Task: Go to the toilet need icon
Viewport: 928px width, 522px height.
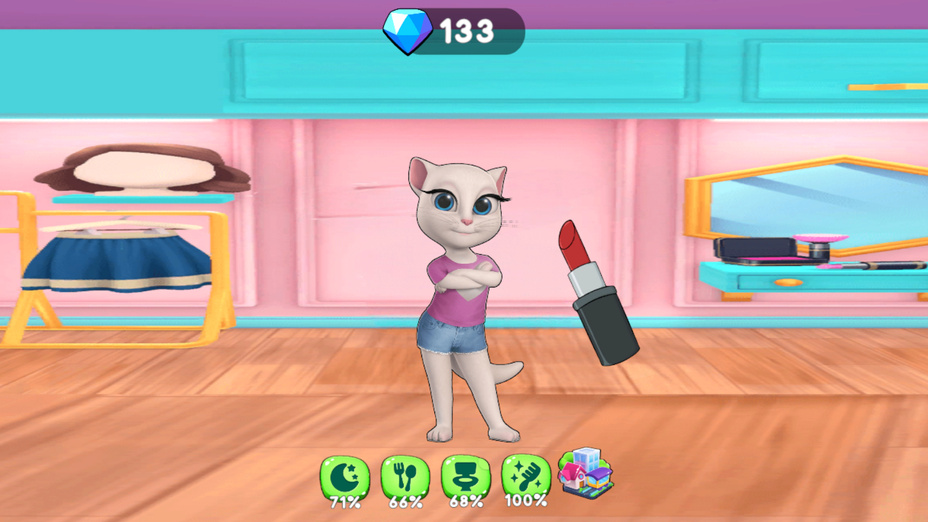Action: (466, 477)
